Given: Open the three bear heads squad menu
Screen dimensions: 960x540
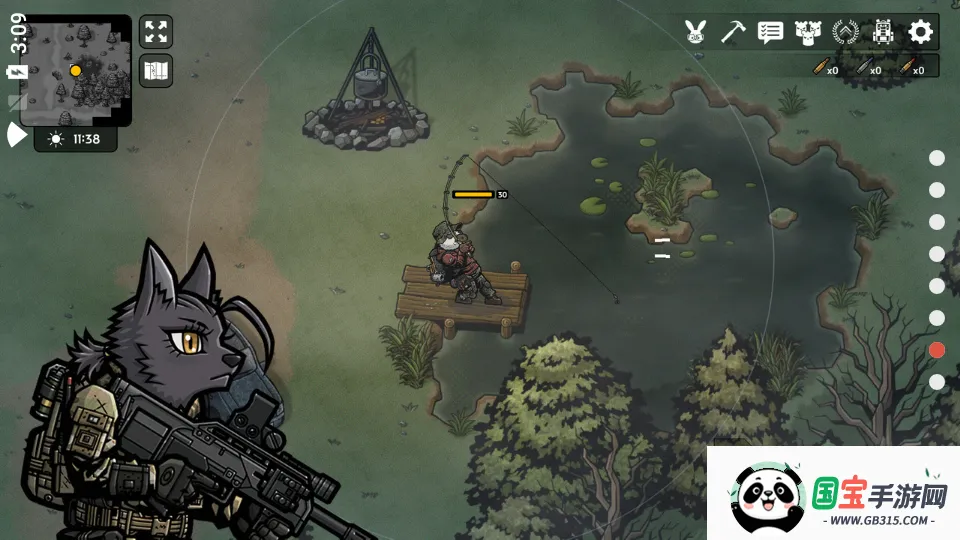Looking at the screenshot, I should (808, 32).
